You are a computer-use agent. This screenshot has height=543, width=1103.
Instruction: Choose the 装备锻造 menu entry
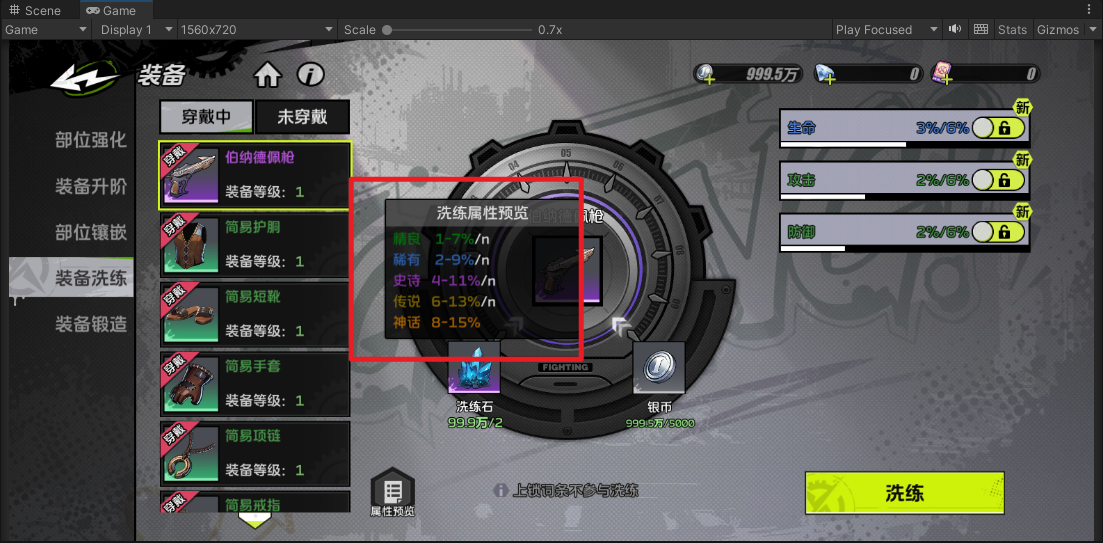pyautogui.click(x=90, y=324)
